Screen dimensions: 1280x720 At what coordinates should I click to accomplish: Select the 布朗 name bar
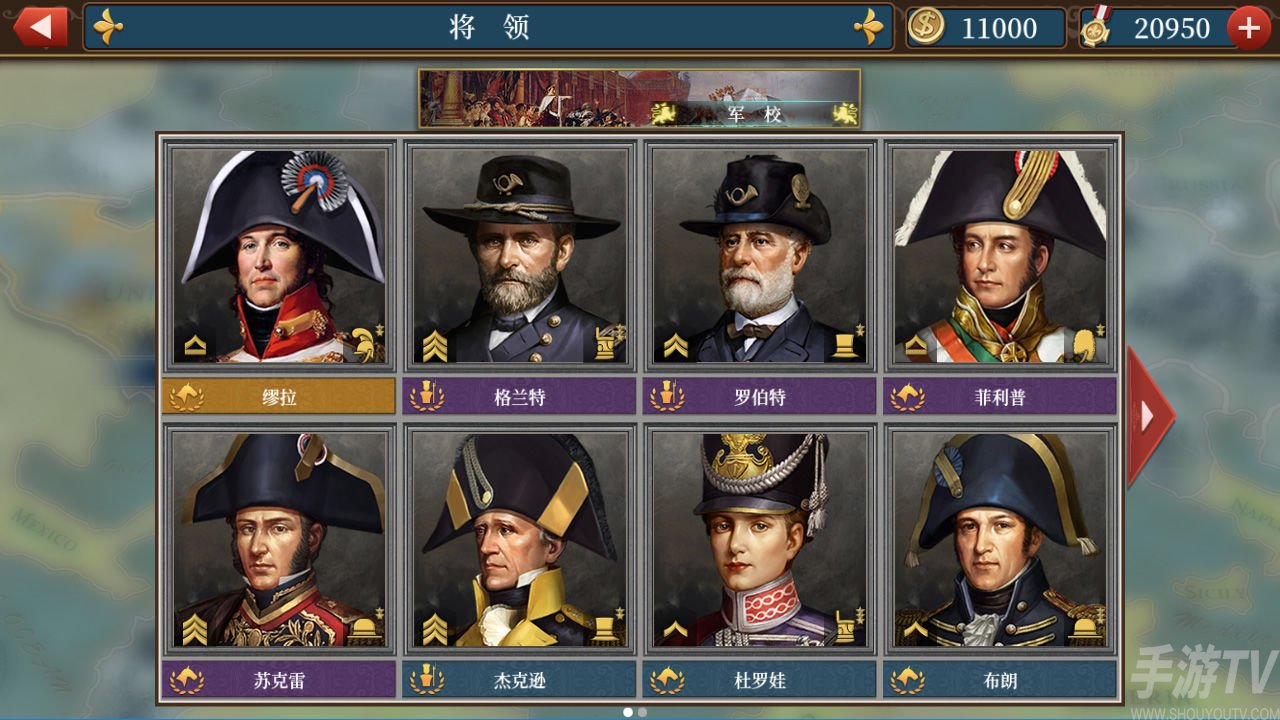pos(1000,679)
